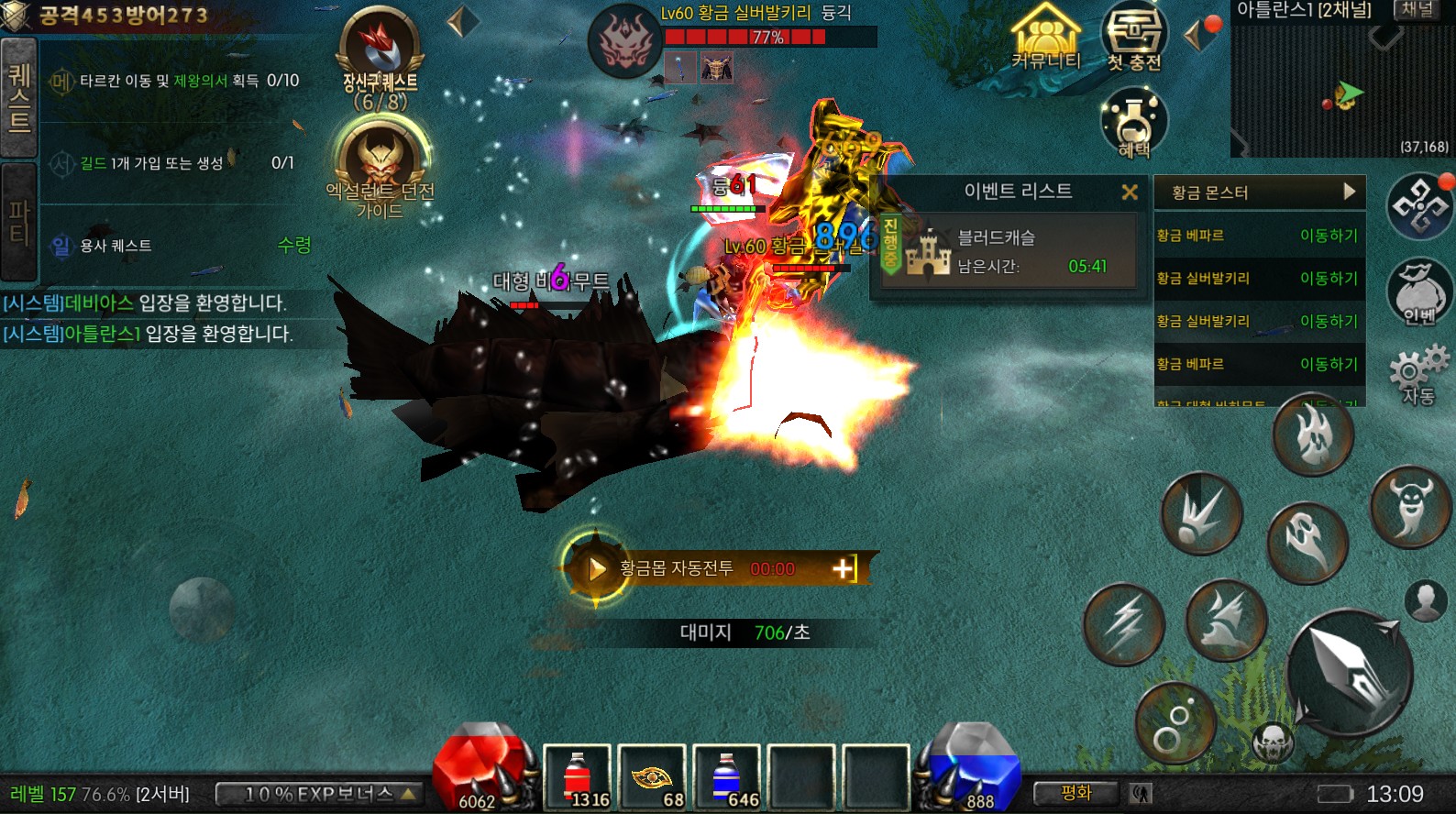Open the 첫 충전 offer
Screen dimensions: 1456x814
(x=1134, y=37)
